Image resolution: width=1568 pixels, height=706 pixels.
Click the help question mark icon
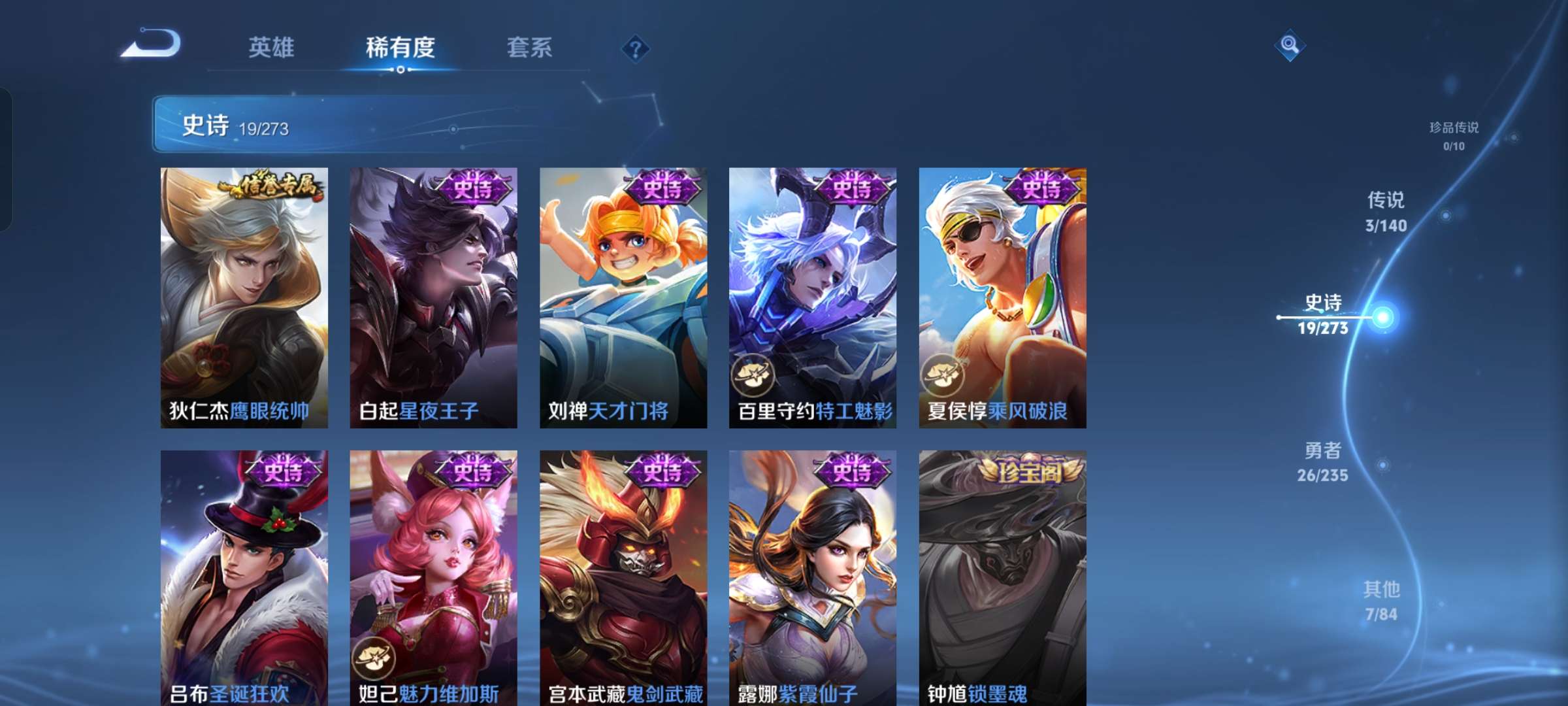636,48
